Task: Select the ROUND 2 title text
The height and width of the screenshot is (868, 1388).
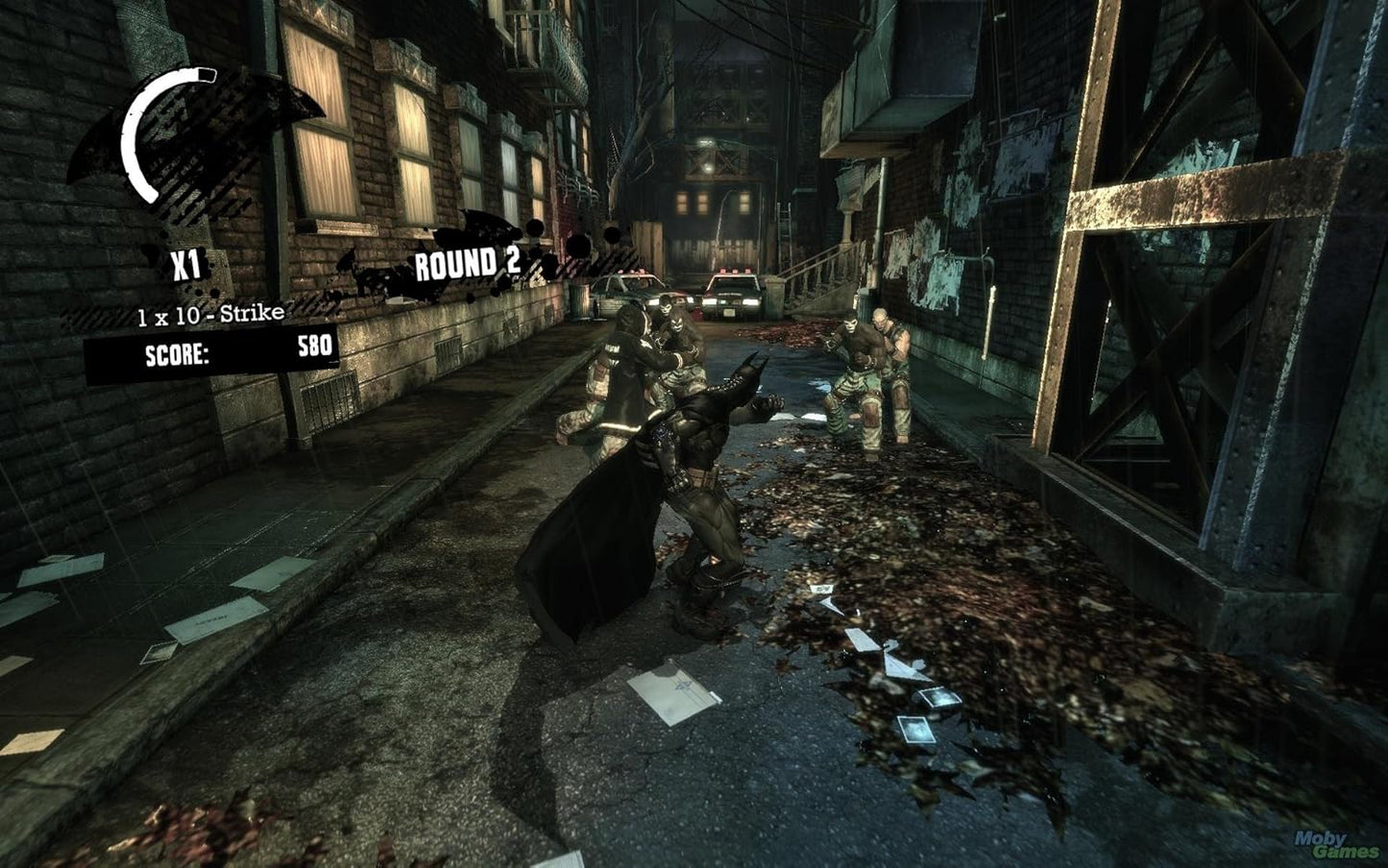Action: [468, 261]
